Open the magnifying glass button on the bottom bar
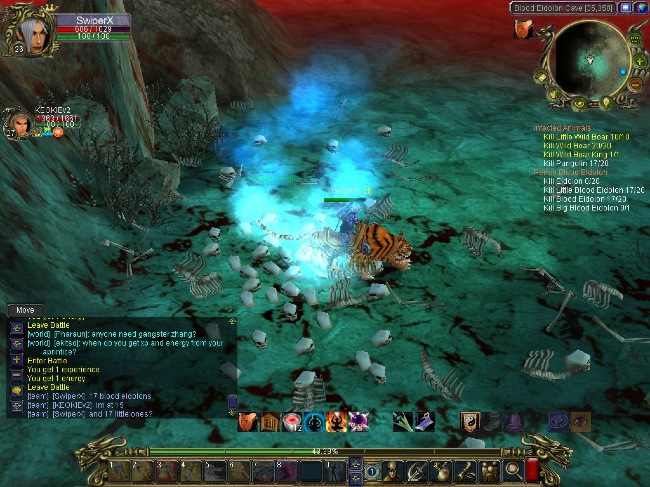This screenshot has height=487, width=650. click(x=512, y=469)
